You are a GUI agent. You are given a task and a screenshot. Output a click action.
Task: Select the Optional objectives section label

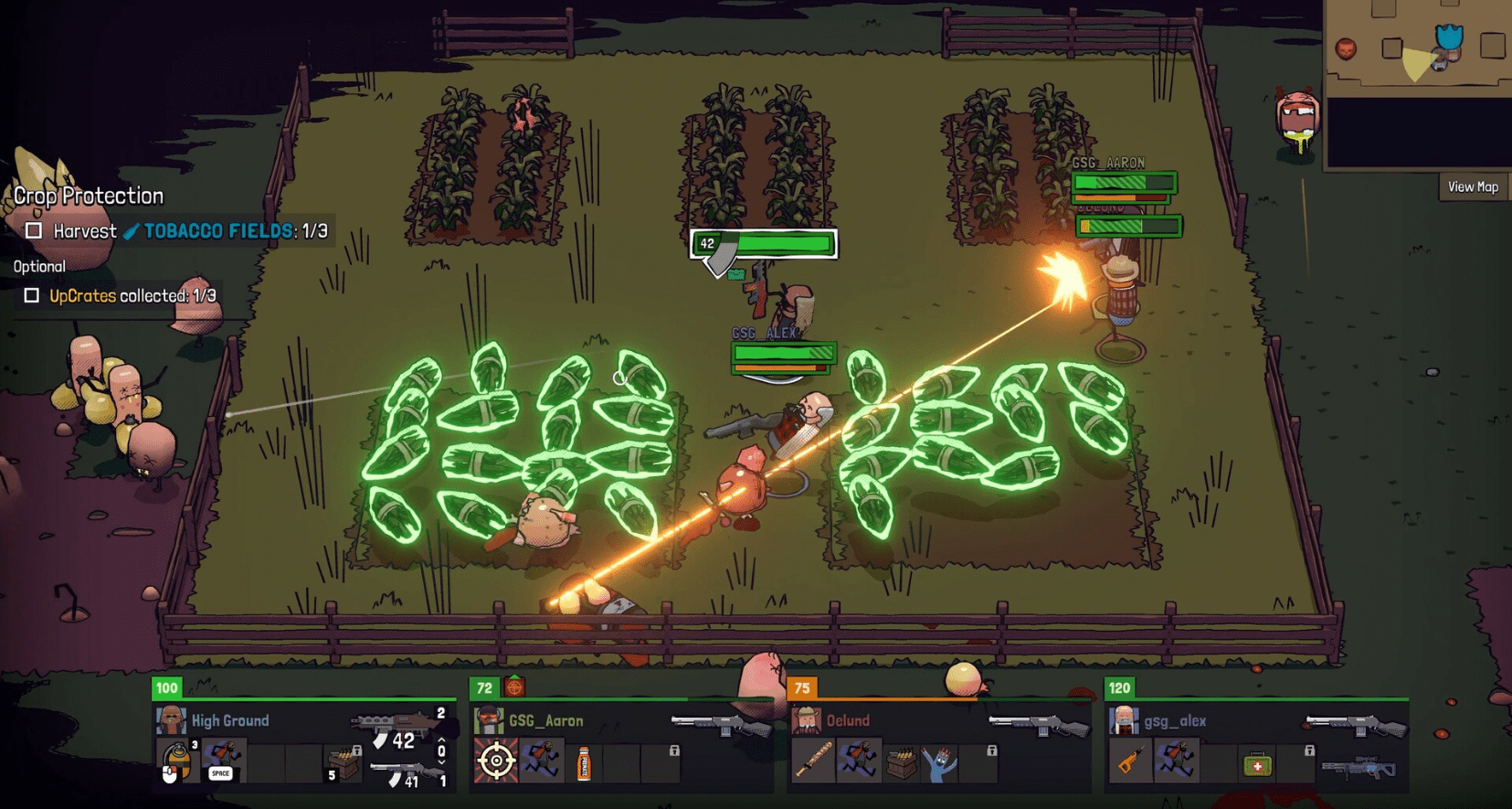(39, 266)
